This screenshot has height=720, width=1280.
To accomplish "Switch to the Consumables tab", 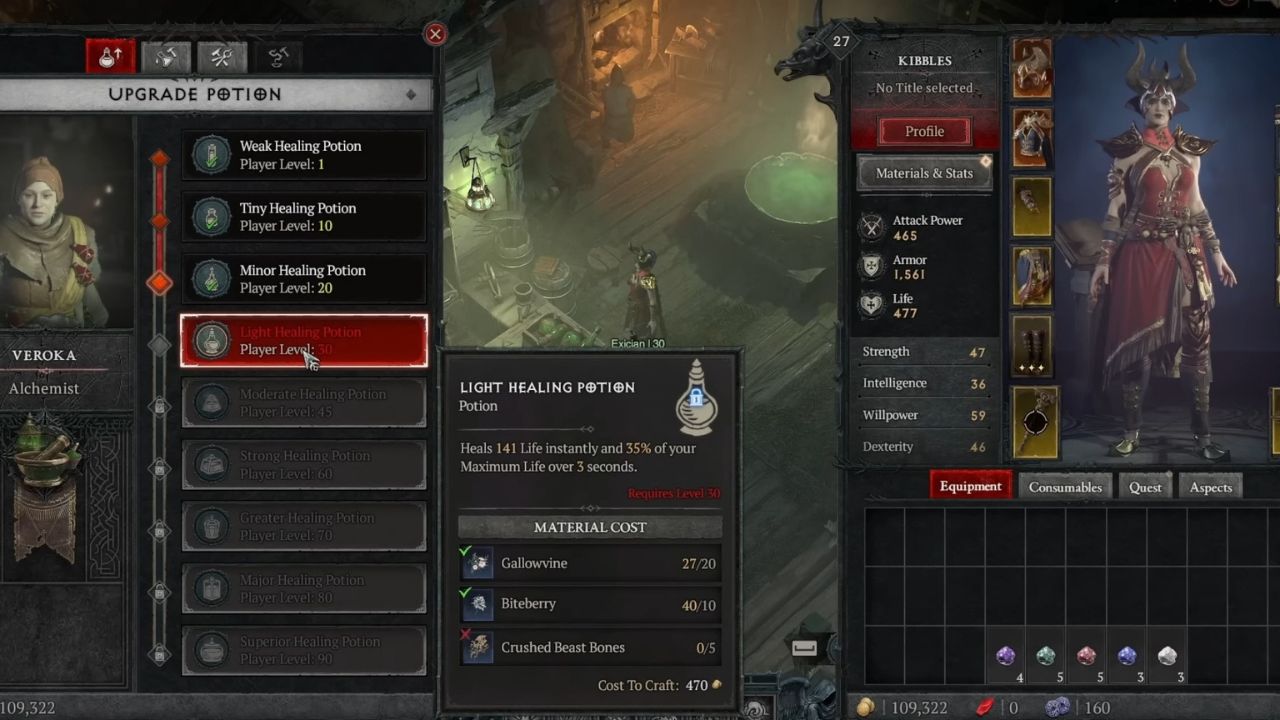I will [1064, 486].
